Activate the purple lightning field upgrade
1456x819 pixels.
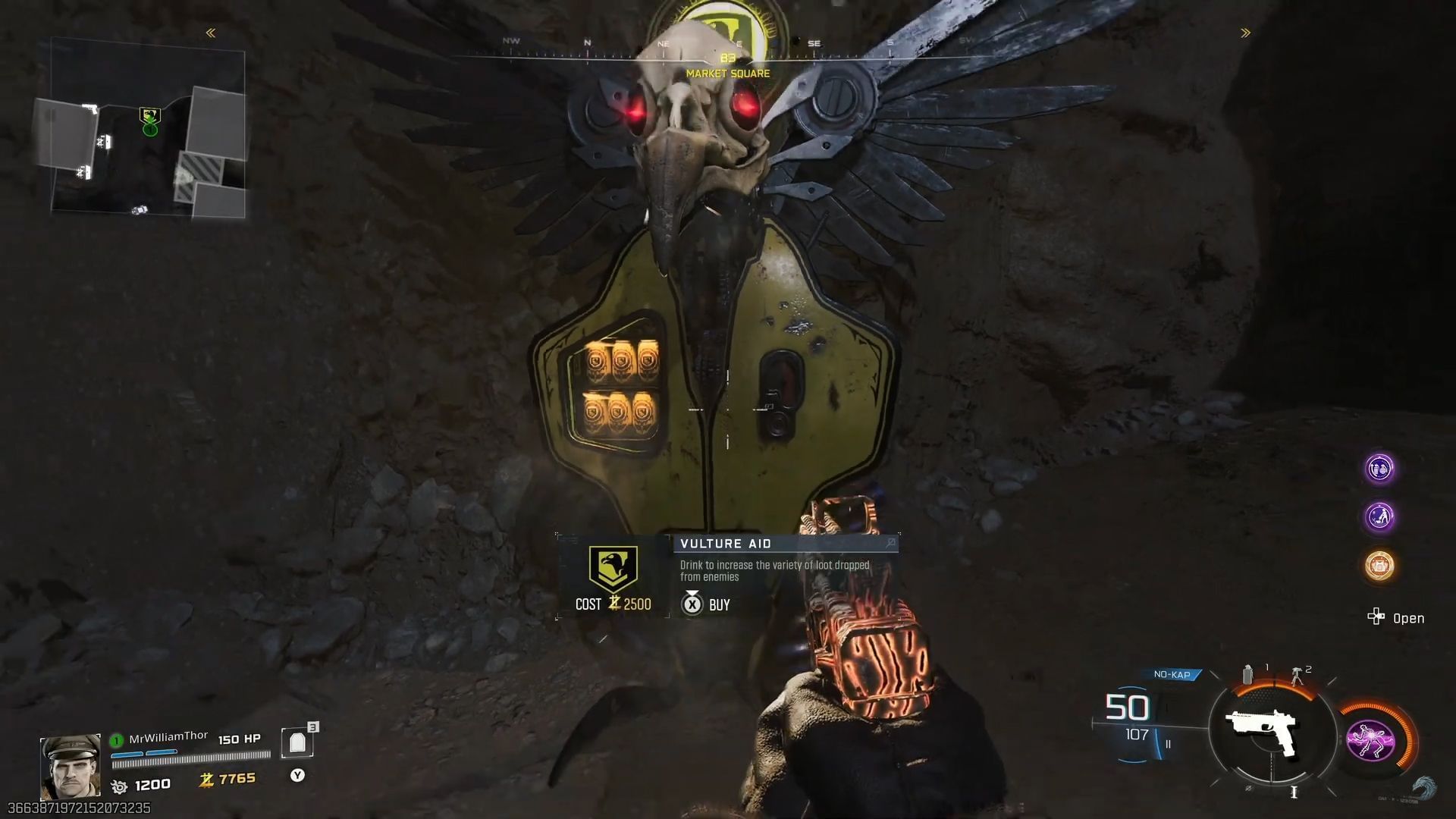pos(1370,740)
